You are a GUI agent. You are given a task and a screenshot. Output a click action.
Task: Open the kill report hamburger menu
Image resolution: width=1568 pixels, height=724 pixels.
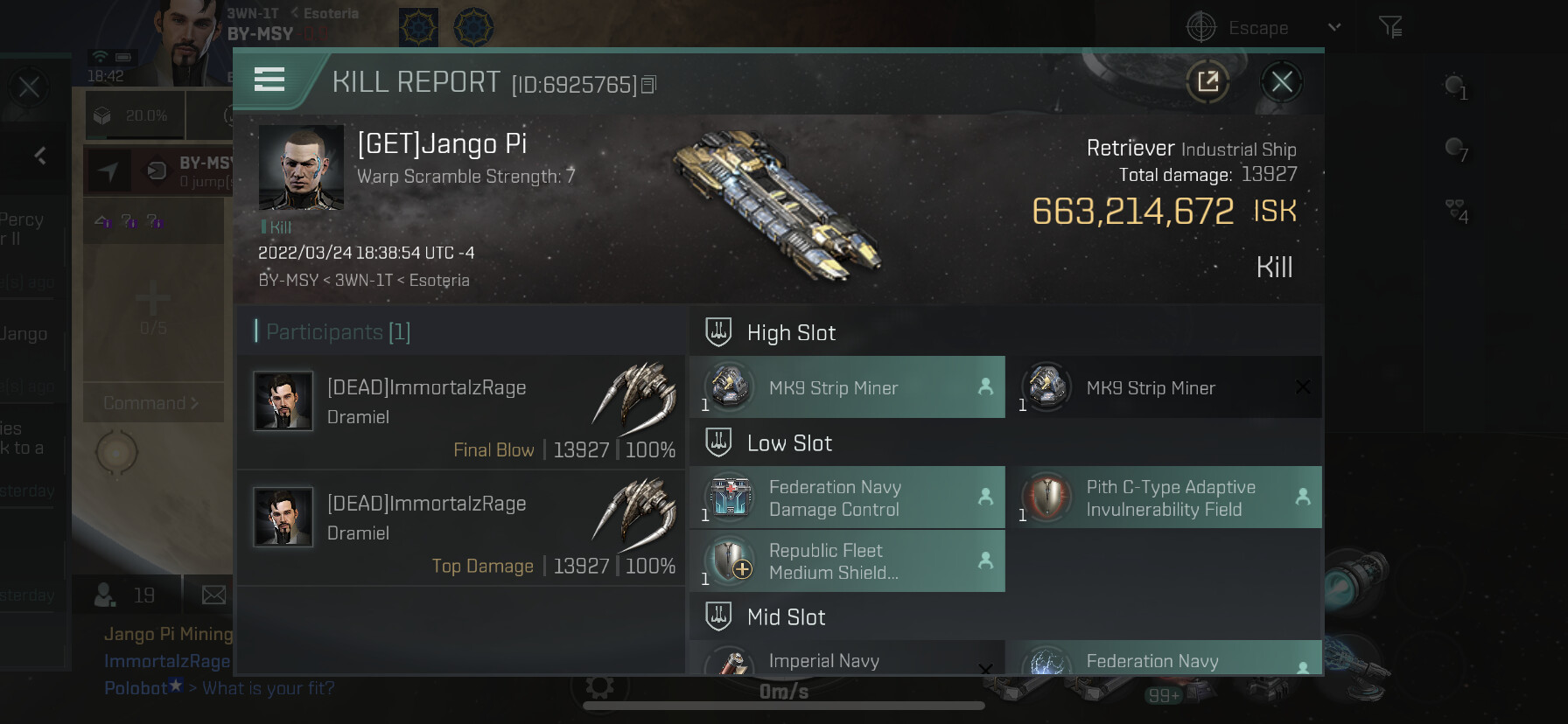pos(269,80)
